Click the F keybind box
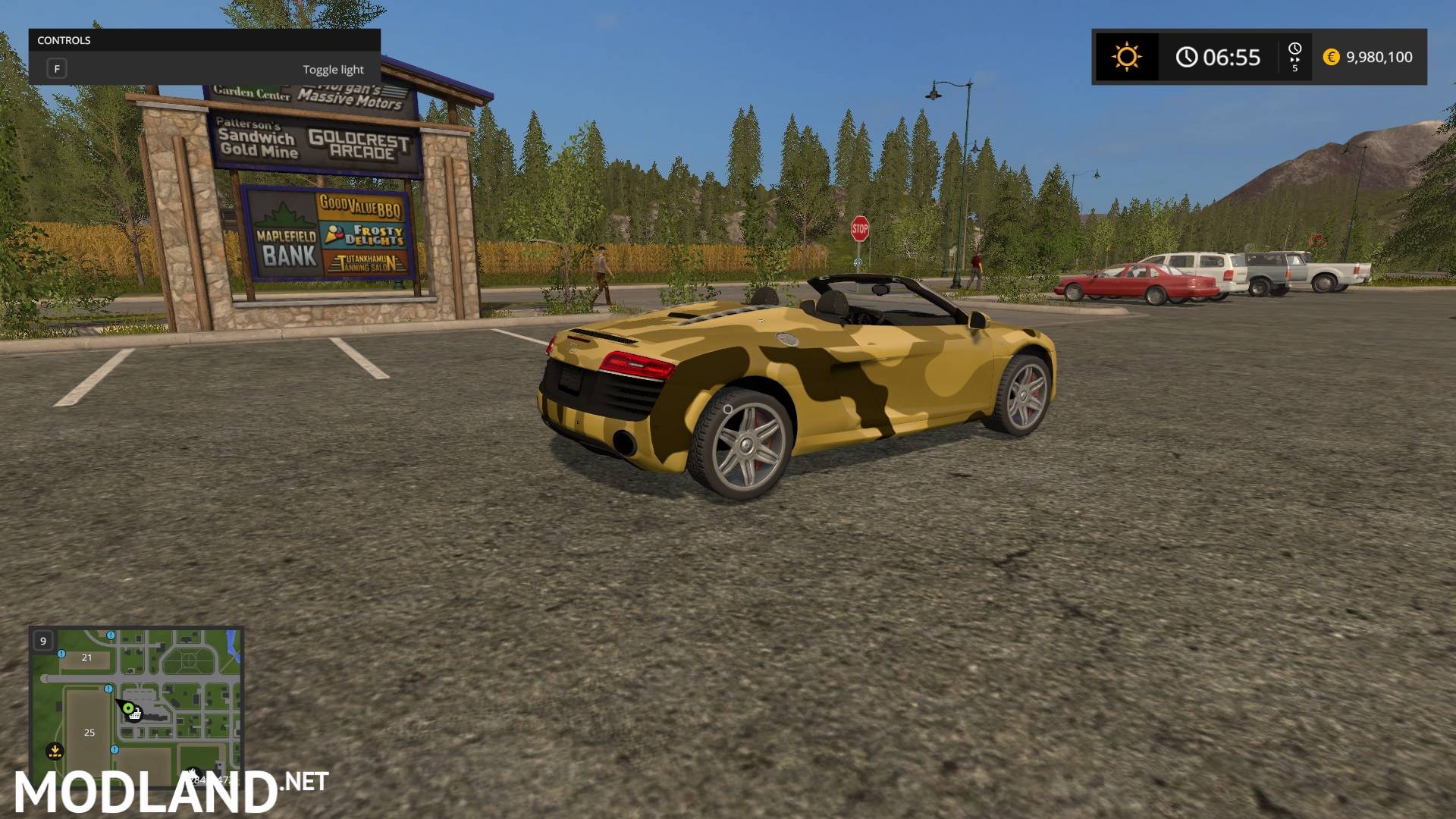 [x=57, y=67]
